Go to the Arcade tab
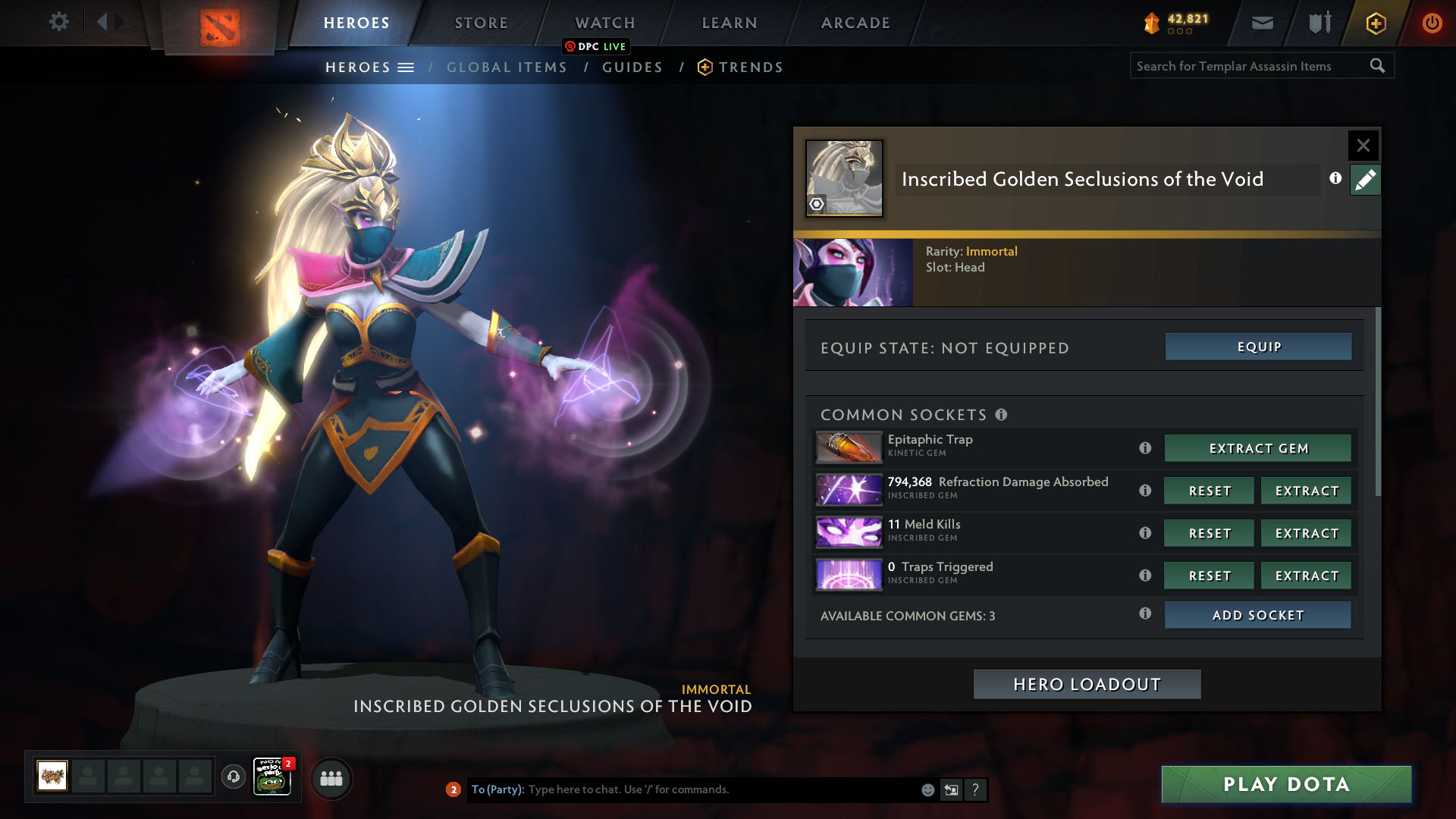The height and width of the screenshot is (819, 1456). (x=855, y=23)
